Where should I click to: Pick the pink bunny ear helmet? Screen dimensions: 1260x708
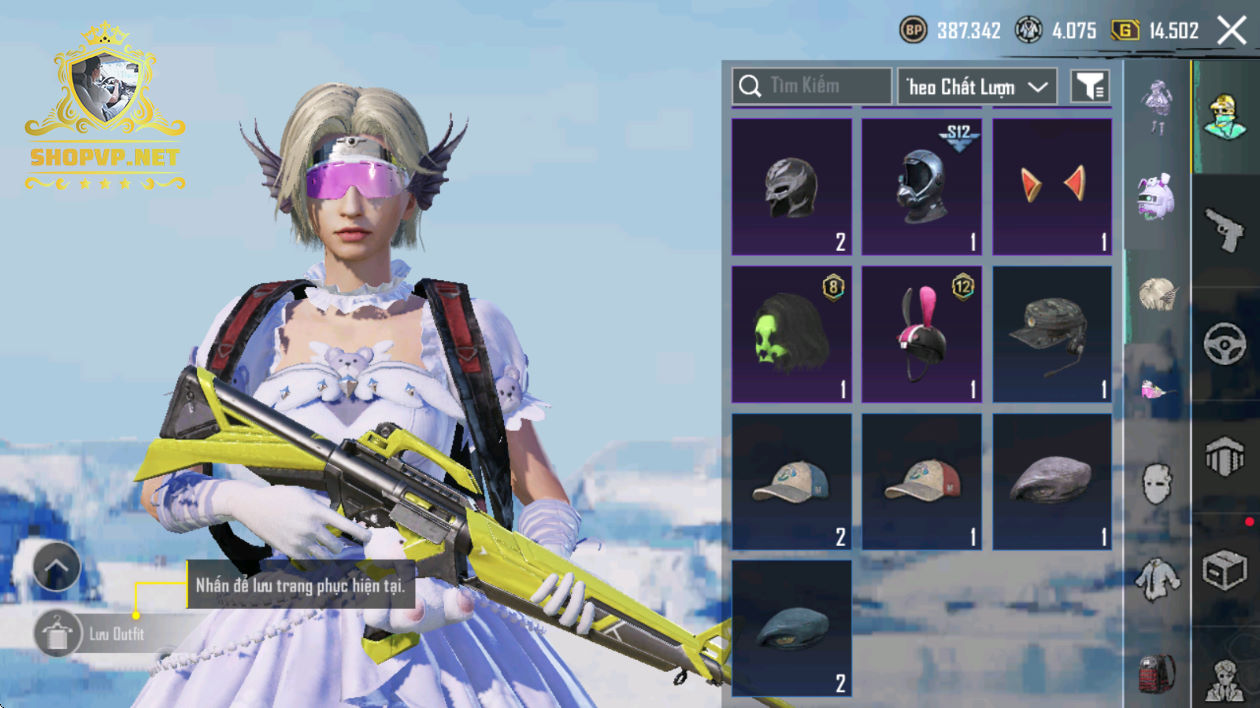(x=921, y=334)
